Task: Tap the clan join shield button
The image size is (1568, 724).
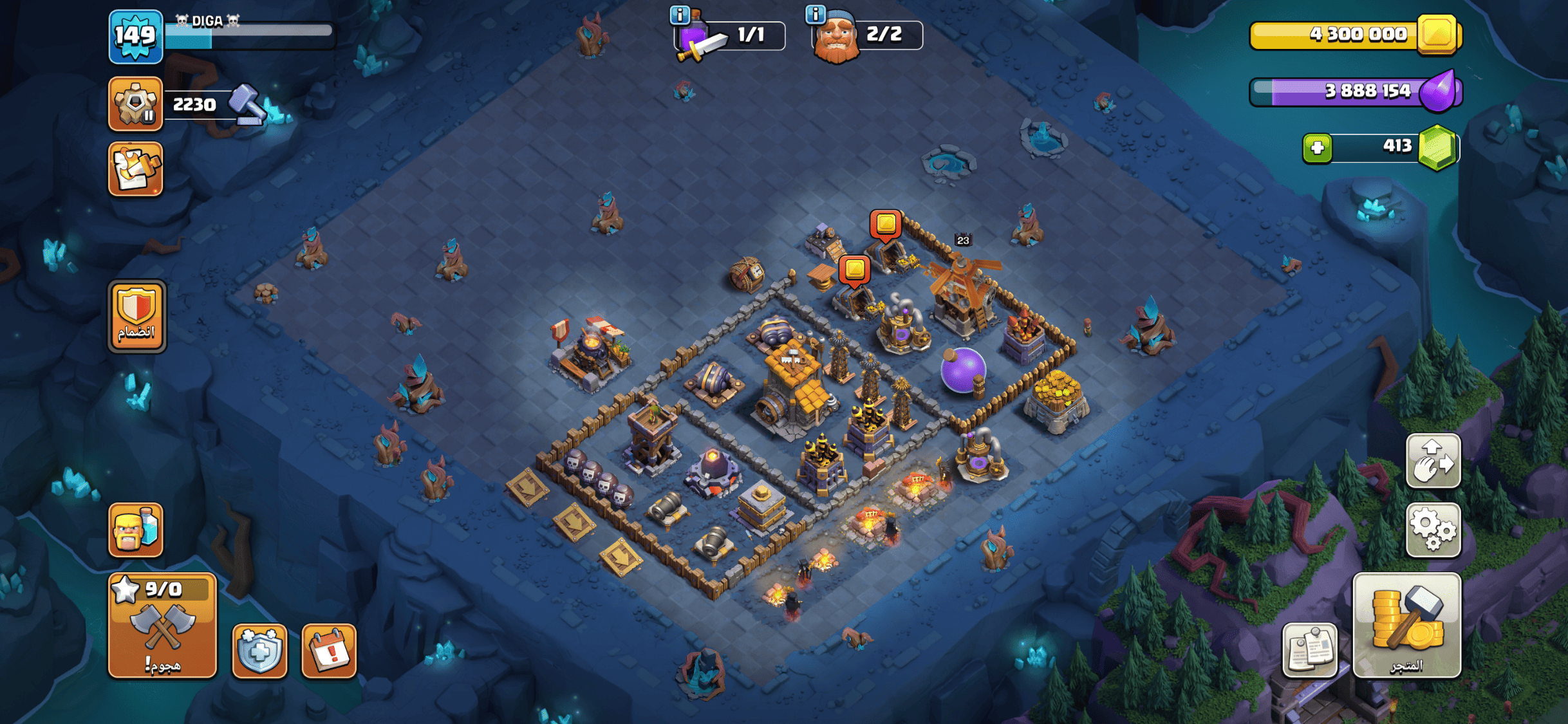Action: click(136, 316)
